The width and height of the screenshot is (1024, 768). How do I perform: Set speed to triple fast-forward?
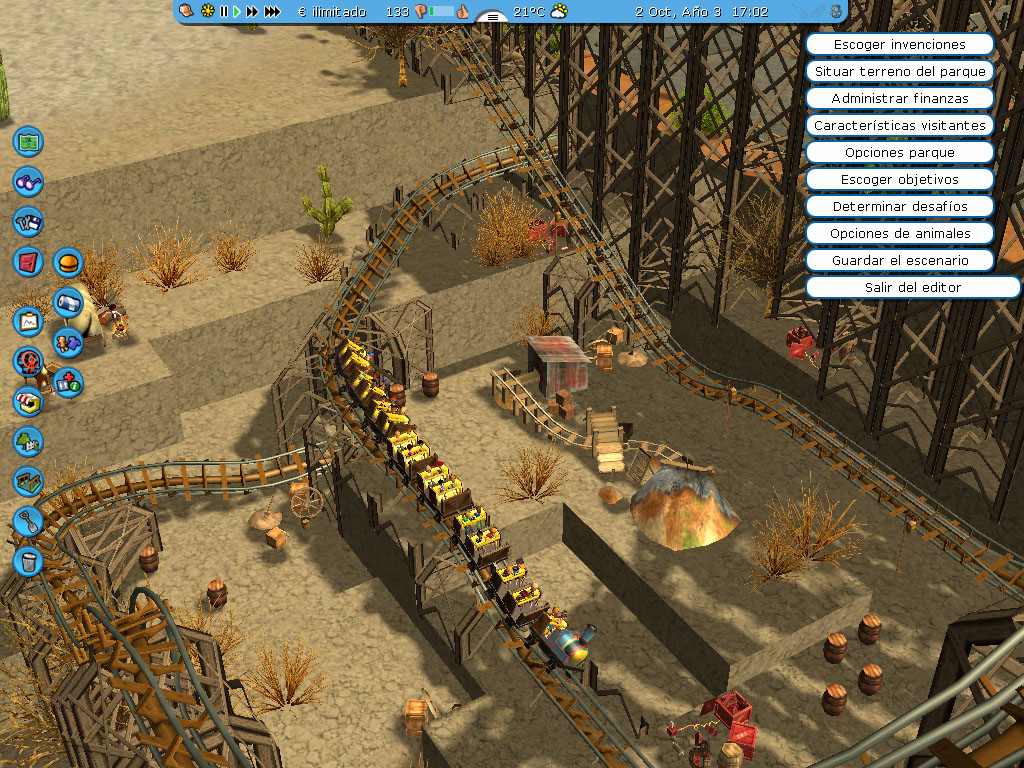point(272,12)
